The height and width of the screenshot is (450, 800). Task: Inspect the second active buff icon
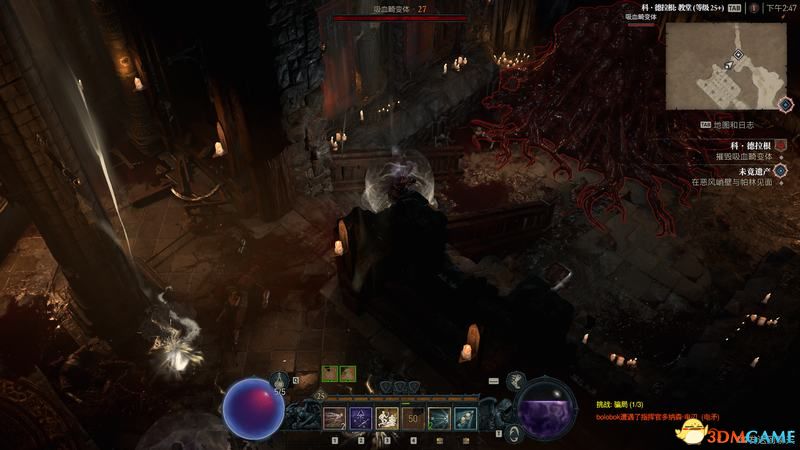pyautogui.click(x=348, y=373)
